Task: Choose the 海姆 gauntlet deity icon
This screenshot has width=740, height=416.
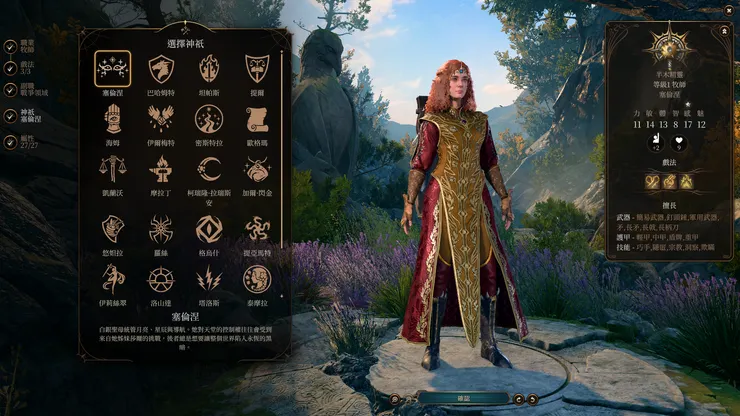Action: coord(113,120)
